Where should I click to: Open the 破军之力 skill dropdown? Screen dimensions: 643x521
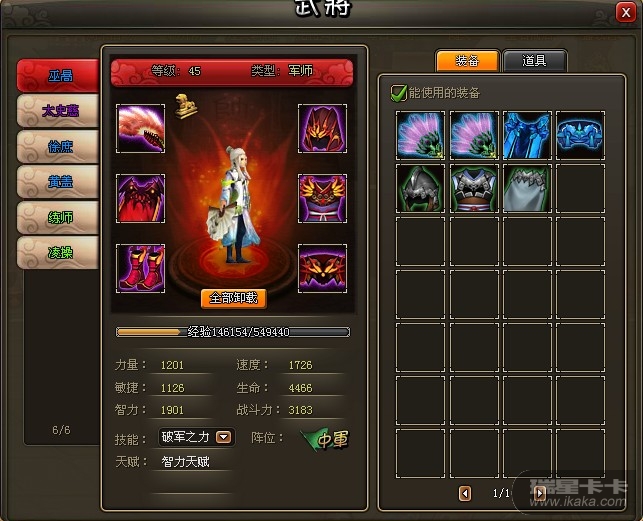[224, 437]
